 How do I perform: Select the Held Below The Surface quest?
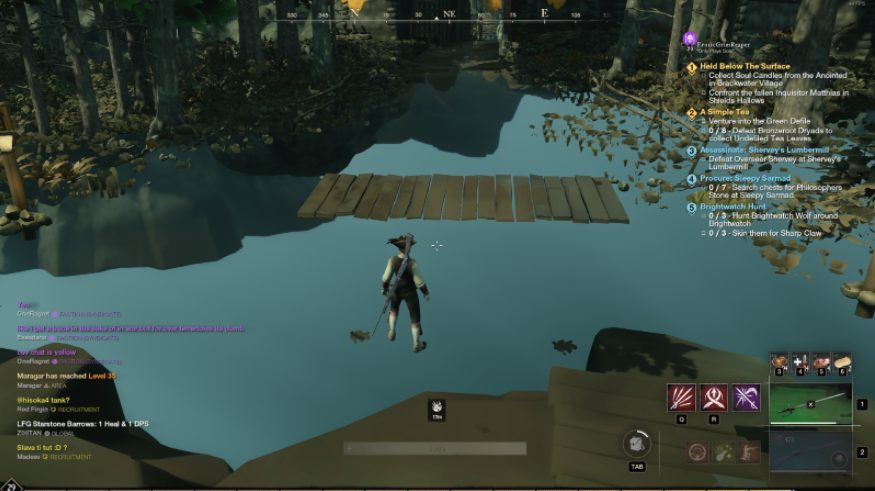click(x=744, y=67)
